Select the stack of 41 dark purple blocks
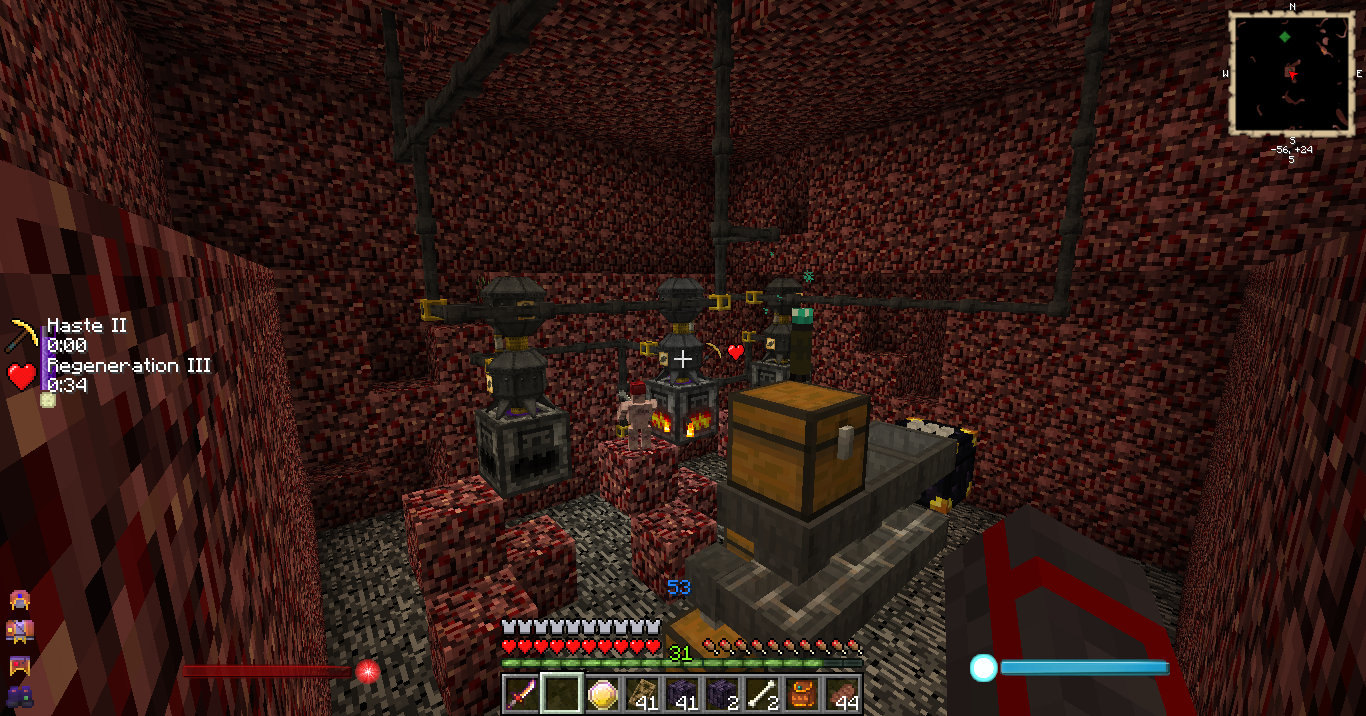Screen dimensions: 1366x716 (x=682, y=693)
